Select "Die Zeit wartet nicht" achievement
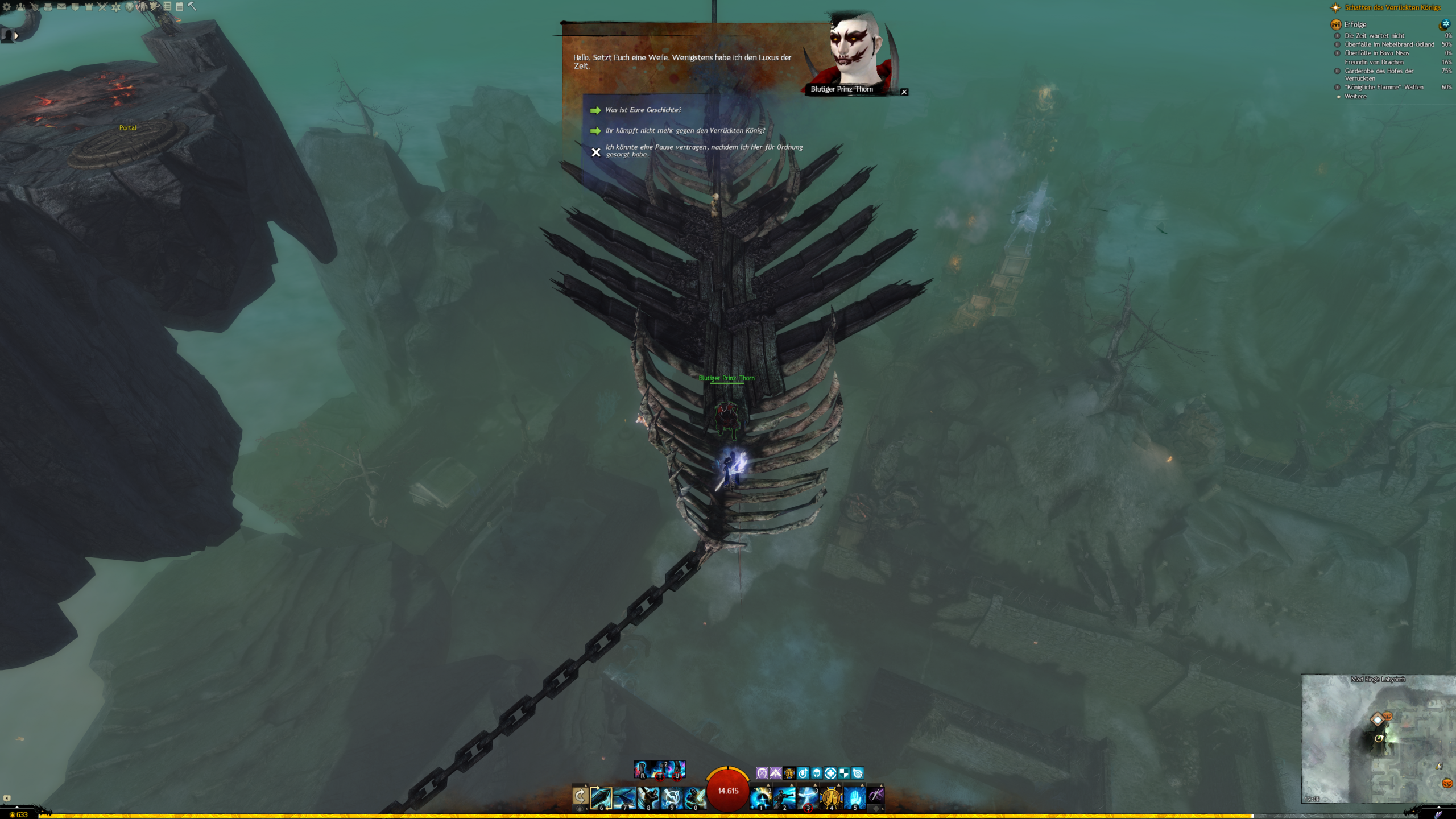Image resolution: width=1456 pixels, height=819 pixels. (1374, 36)
